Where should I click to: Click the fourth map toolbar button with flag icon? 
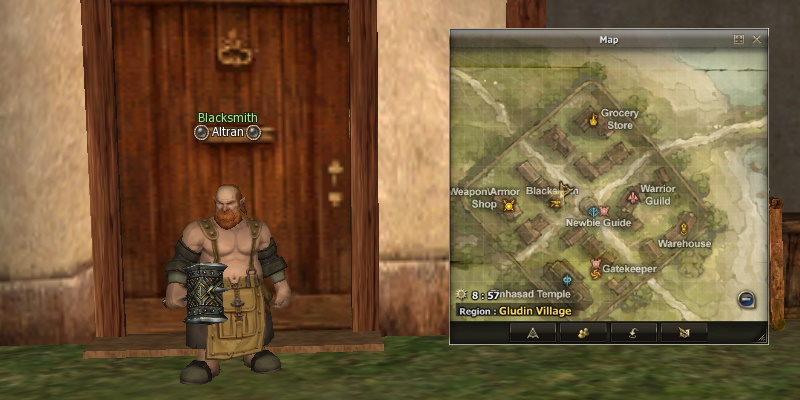point(683,332)
